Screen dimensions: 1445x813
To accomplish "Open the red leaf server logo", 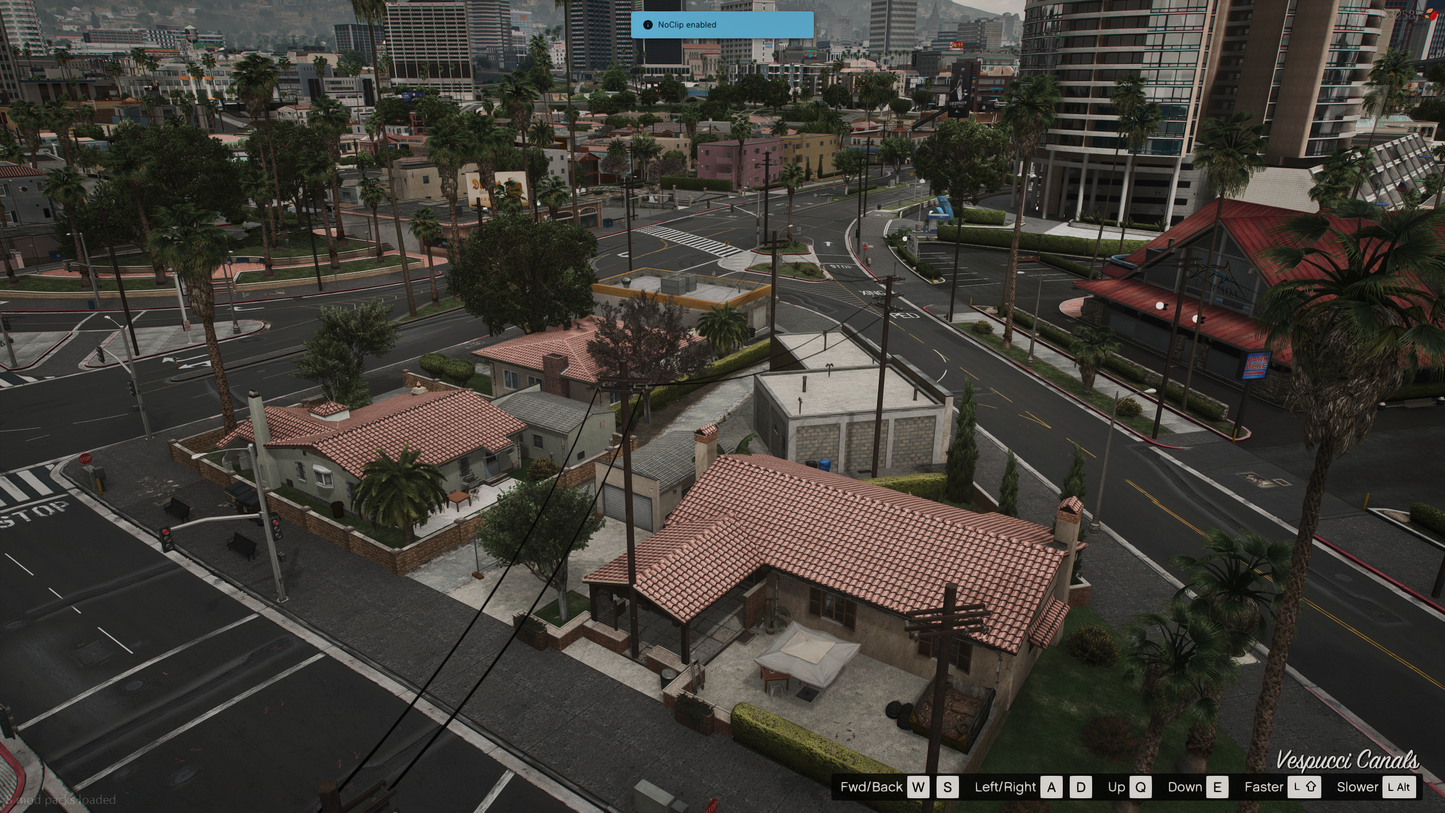I will tap(1434, 15).
